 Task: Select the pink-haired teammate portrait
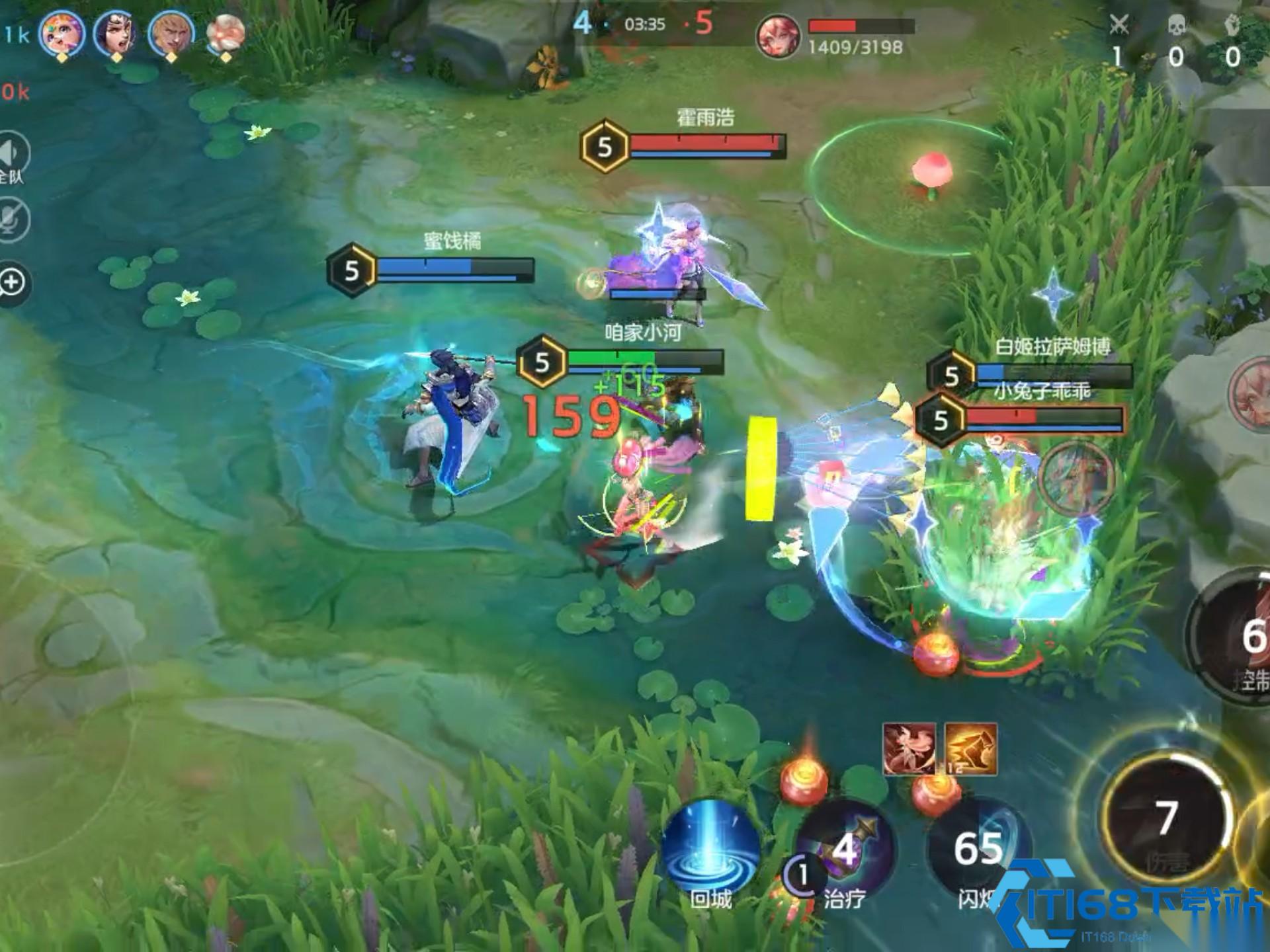click(x=62, y=33)
